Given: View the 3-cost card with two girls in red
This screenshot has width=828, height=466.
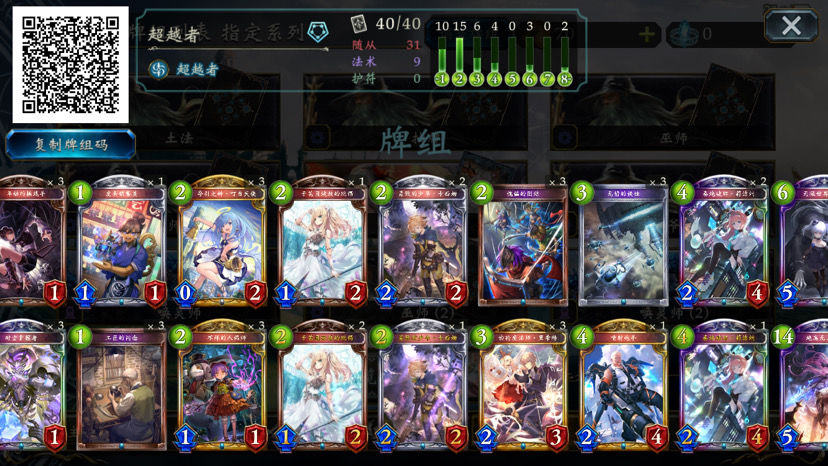Looking at the screenshot, I should pyautogui.click(x=521, y=385).
